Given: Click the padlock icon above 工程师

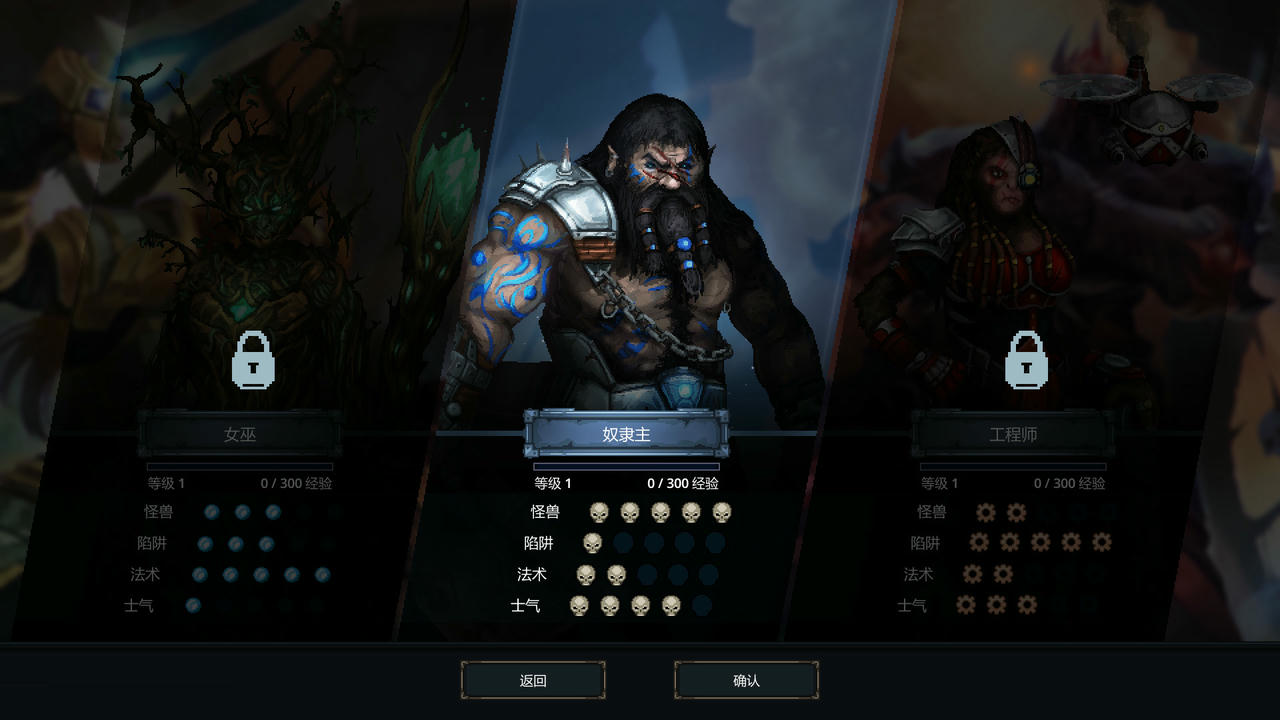Looking at the screenshot, I should tap(1026, 360).
